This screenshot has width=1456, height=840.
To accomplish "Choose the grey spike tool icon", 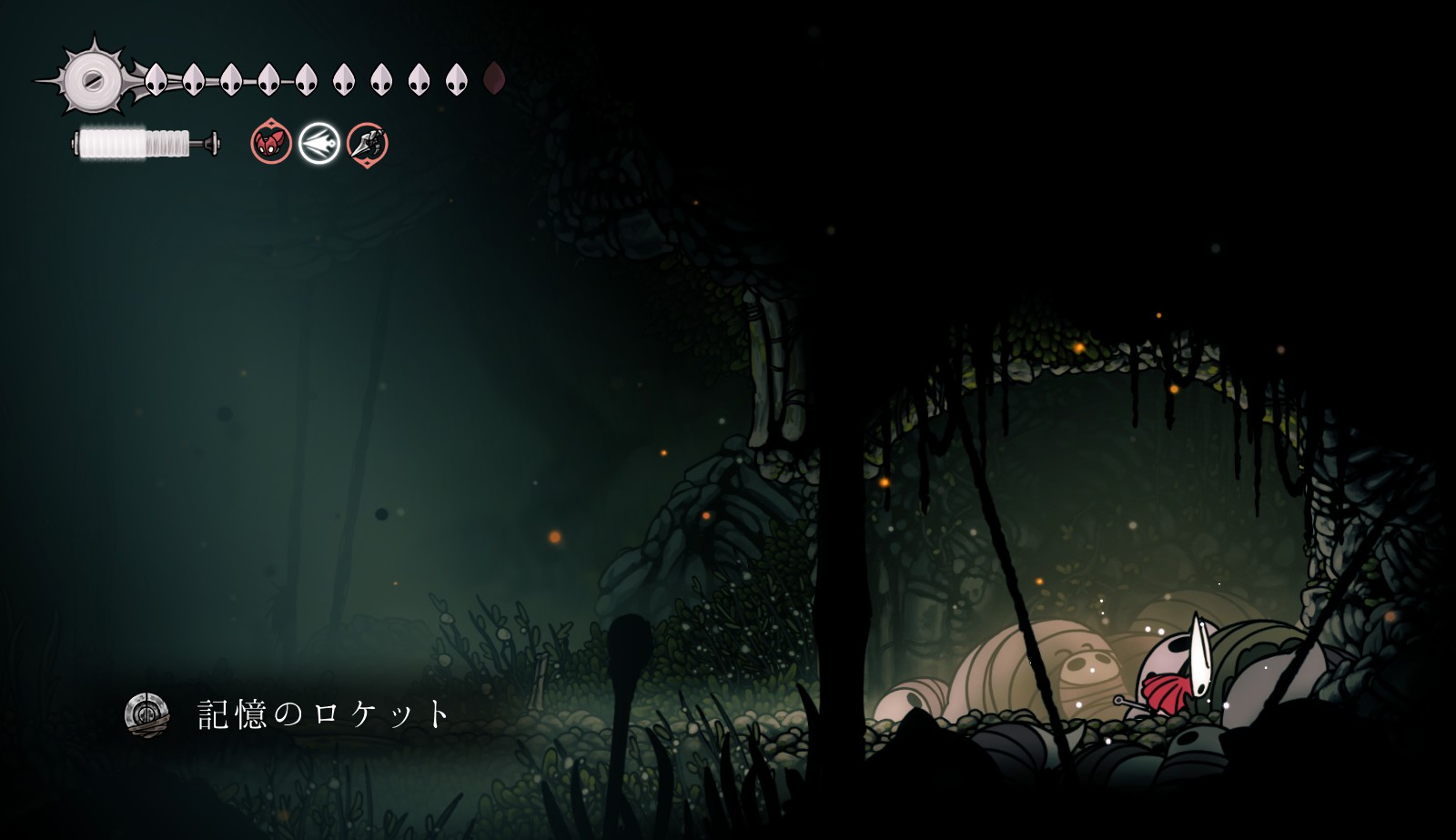I will (368, 143).
